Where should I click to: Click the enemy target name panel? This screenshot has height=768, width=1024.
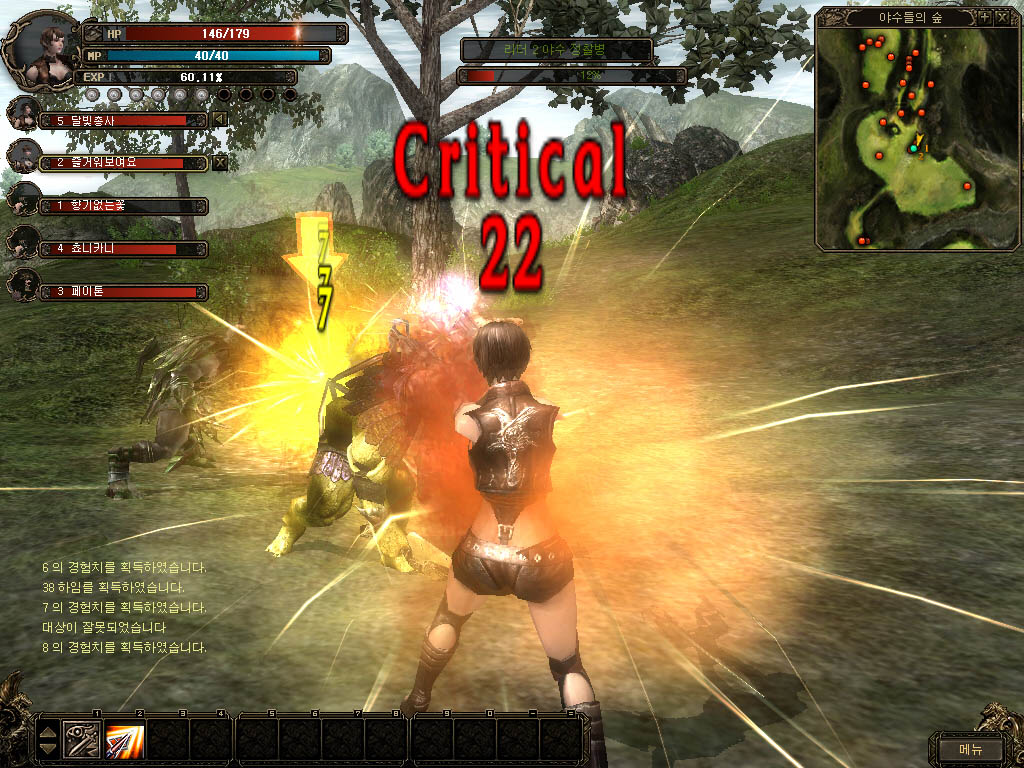tap(556, 49)
